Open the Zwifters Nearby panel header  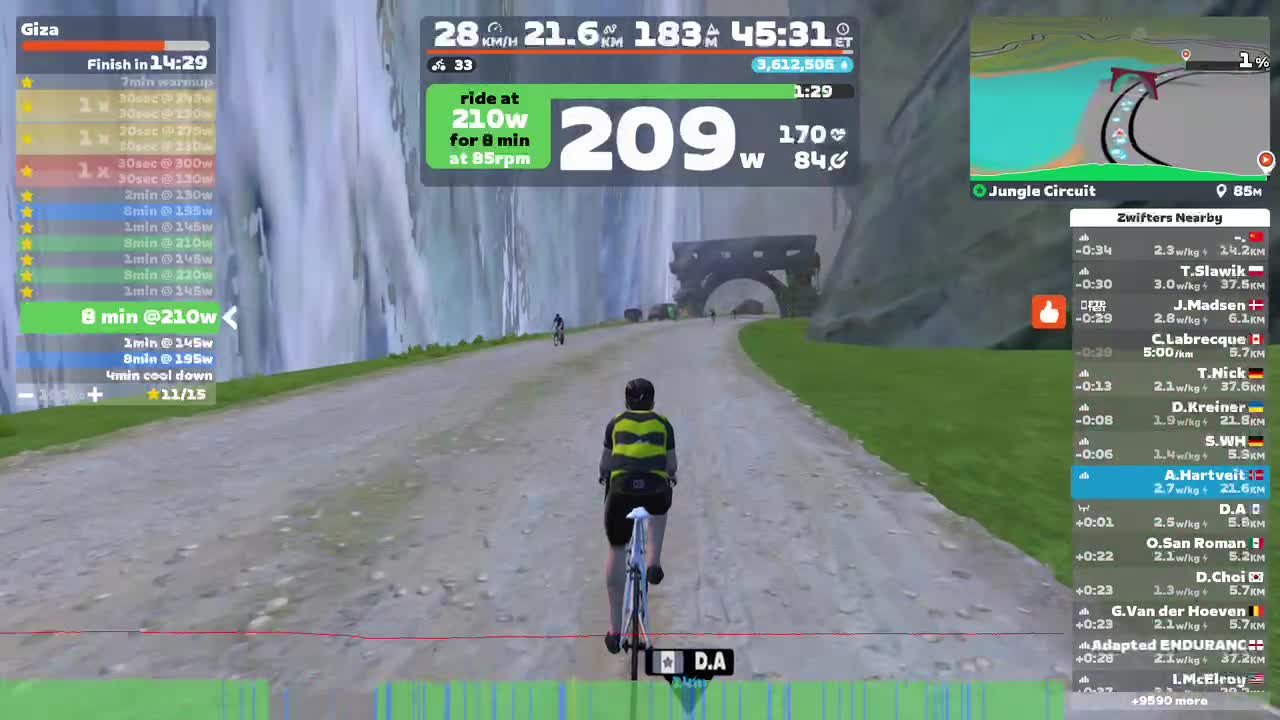1170,217
